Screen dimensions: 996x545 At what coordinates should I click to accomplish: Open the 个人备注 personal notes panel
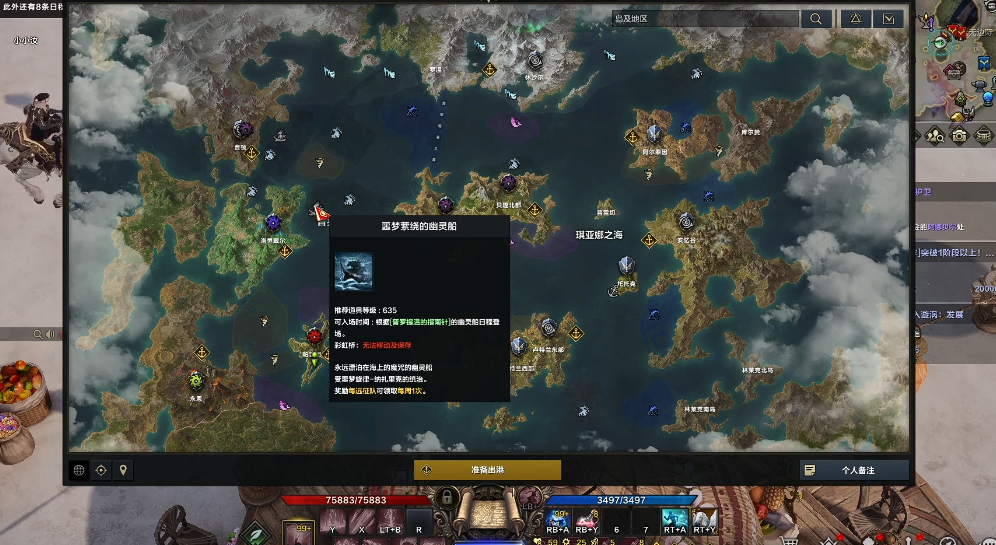pos(854,470)
